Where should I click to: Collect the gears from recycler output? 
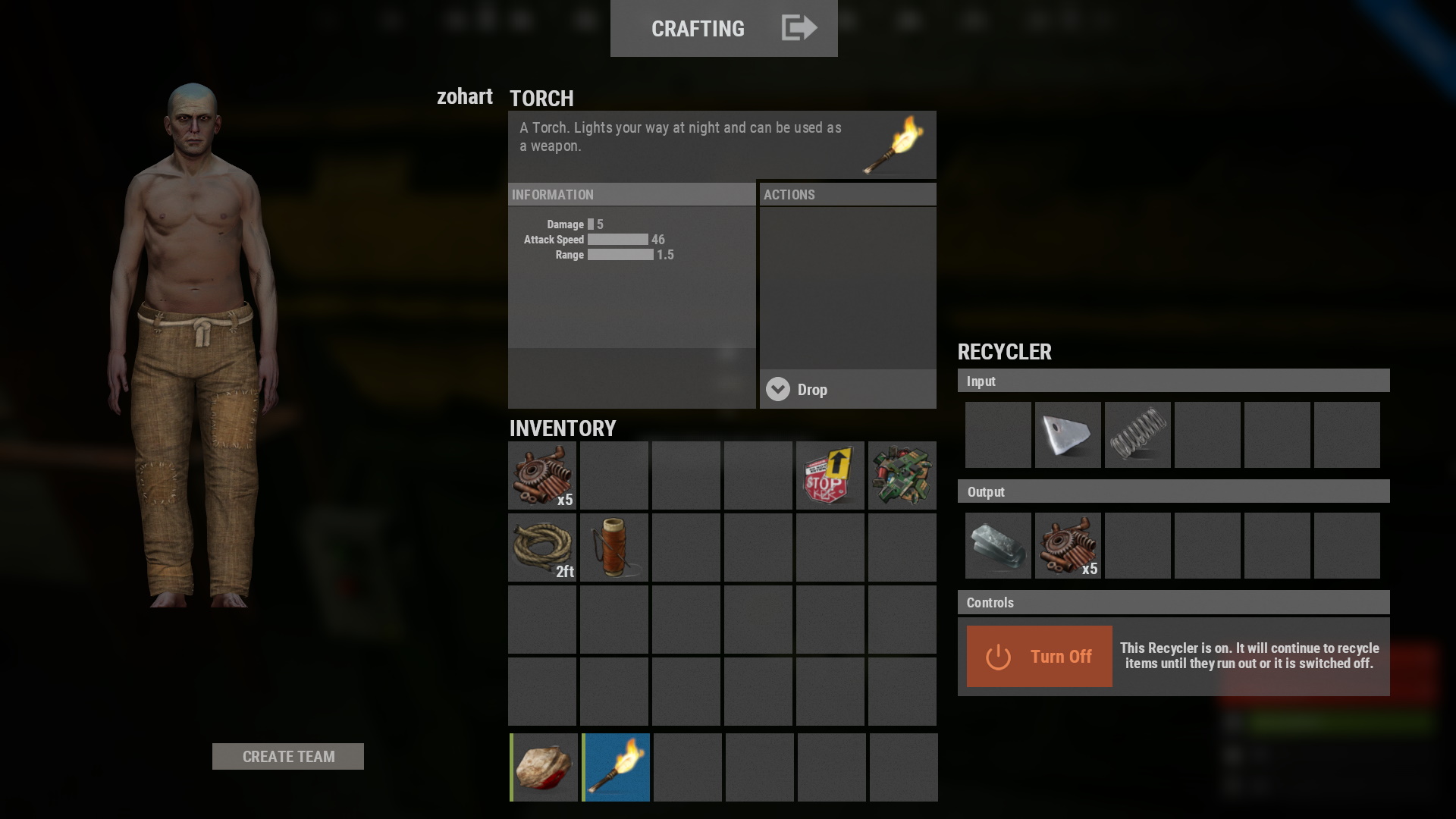coord(1067,545)
